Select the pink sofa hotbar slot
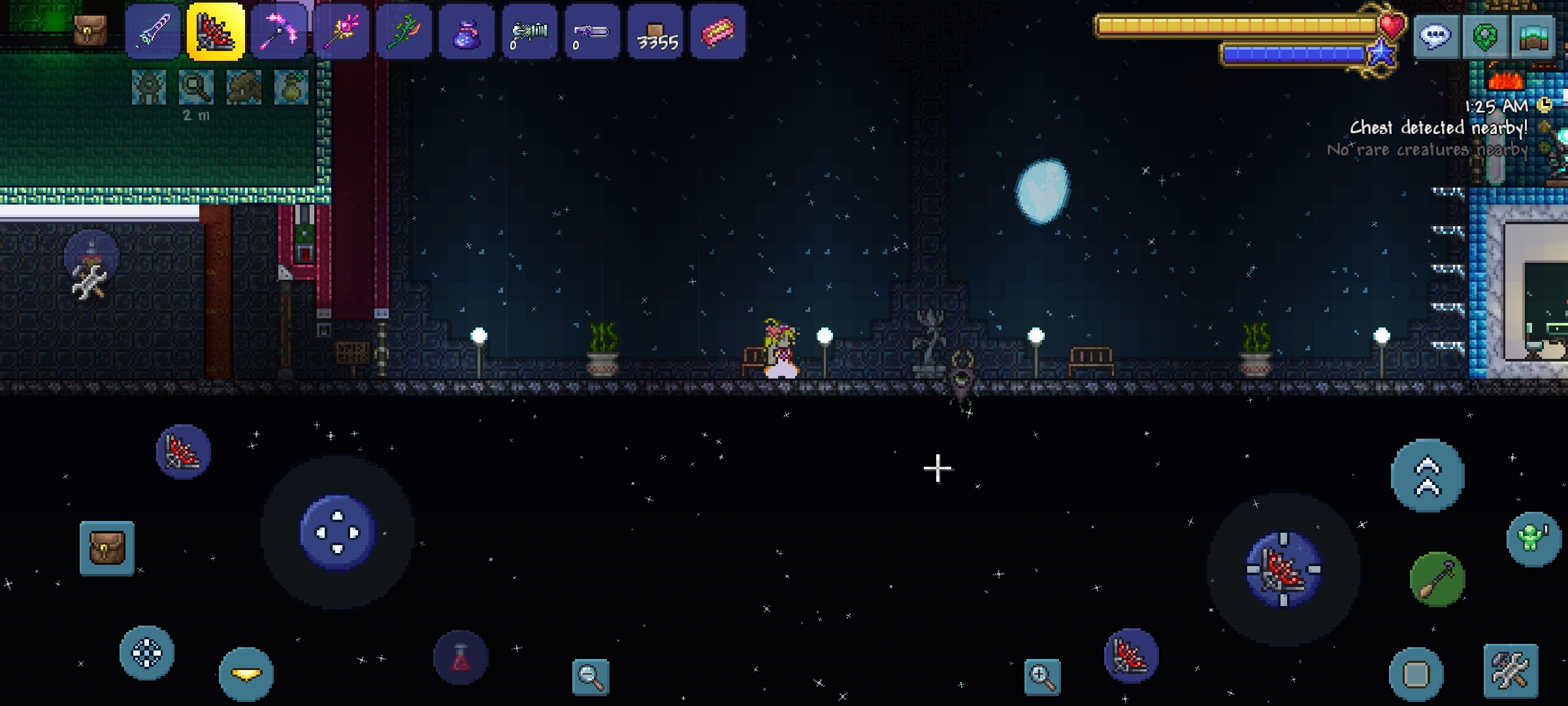1568x706 pixels. [718, 32]
